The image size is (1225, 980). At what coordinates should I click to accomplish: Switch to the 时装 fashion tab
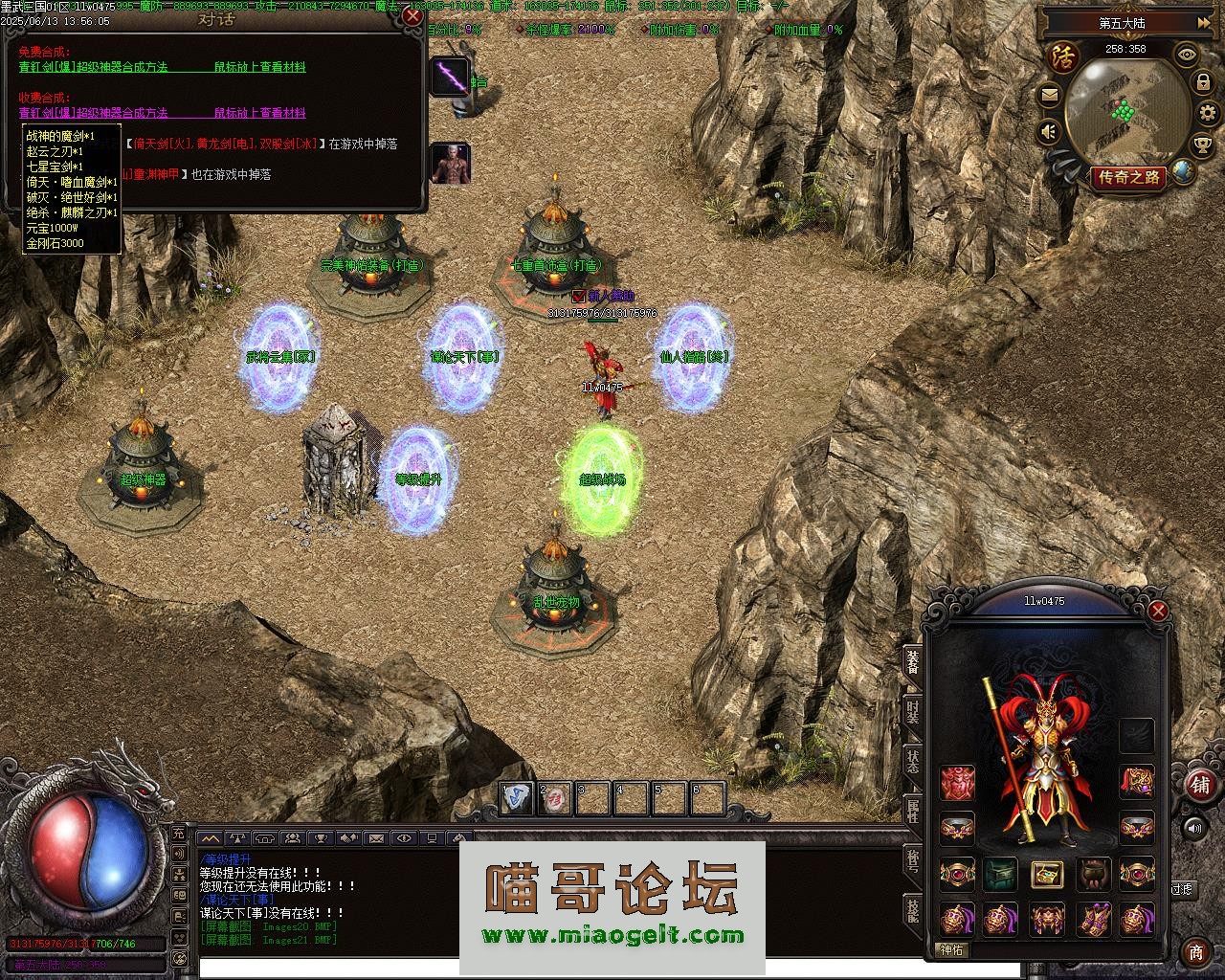pos(913,711)
